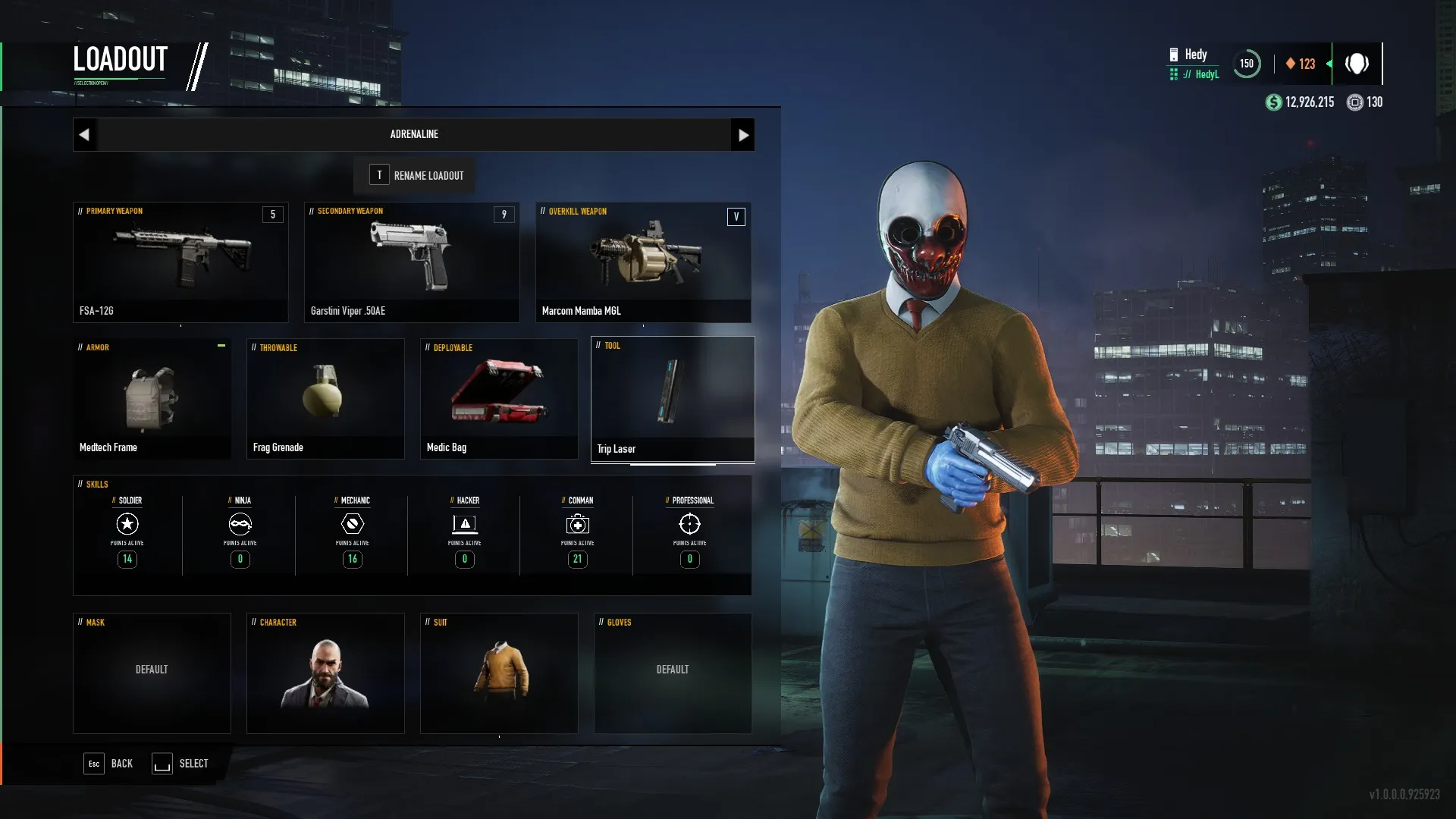
Task: Open the Medtech Frame armor slot
Action: coord(152,399)
